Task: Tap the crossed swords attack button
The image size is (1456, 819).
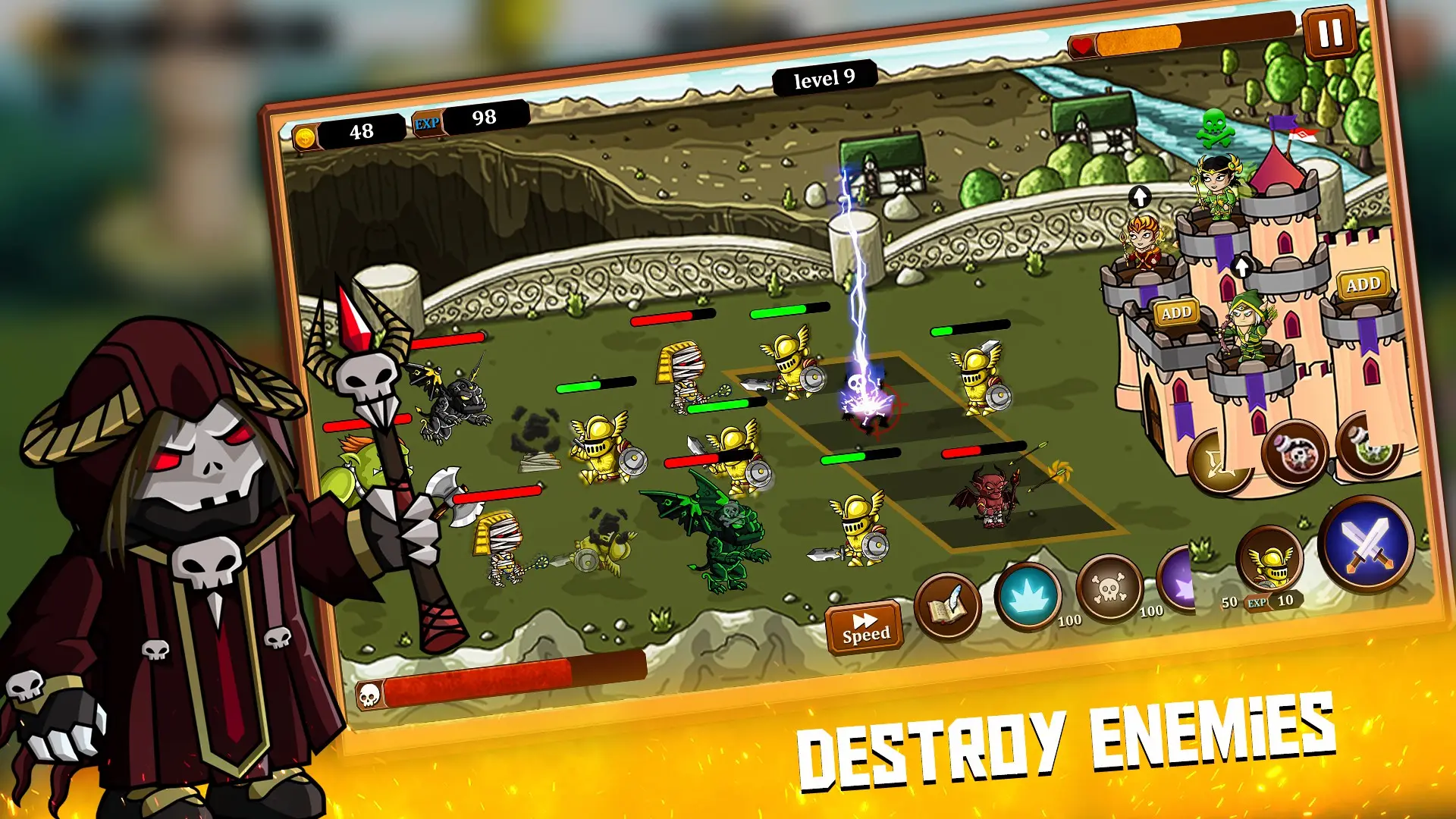Action: [1366, 544]
